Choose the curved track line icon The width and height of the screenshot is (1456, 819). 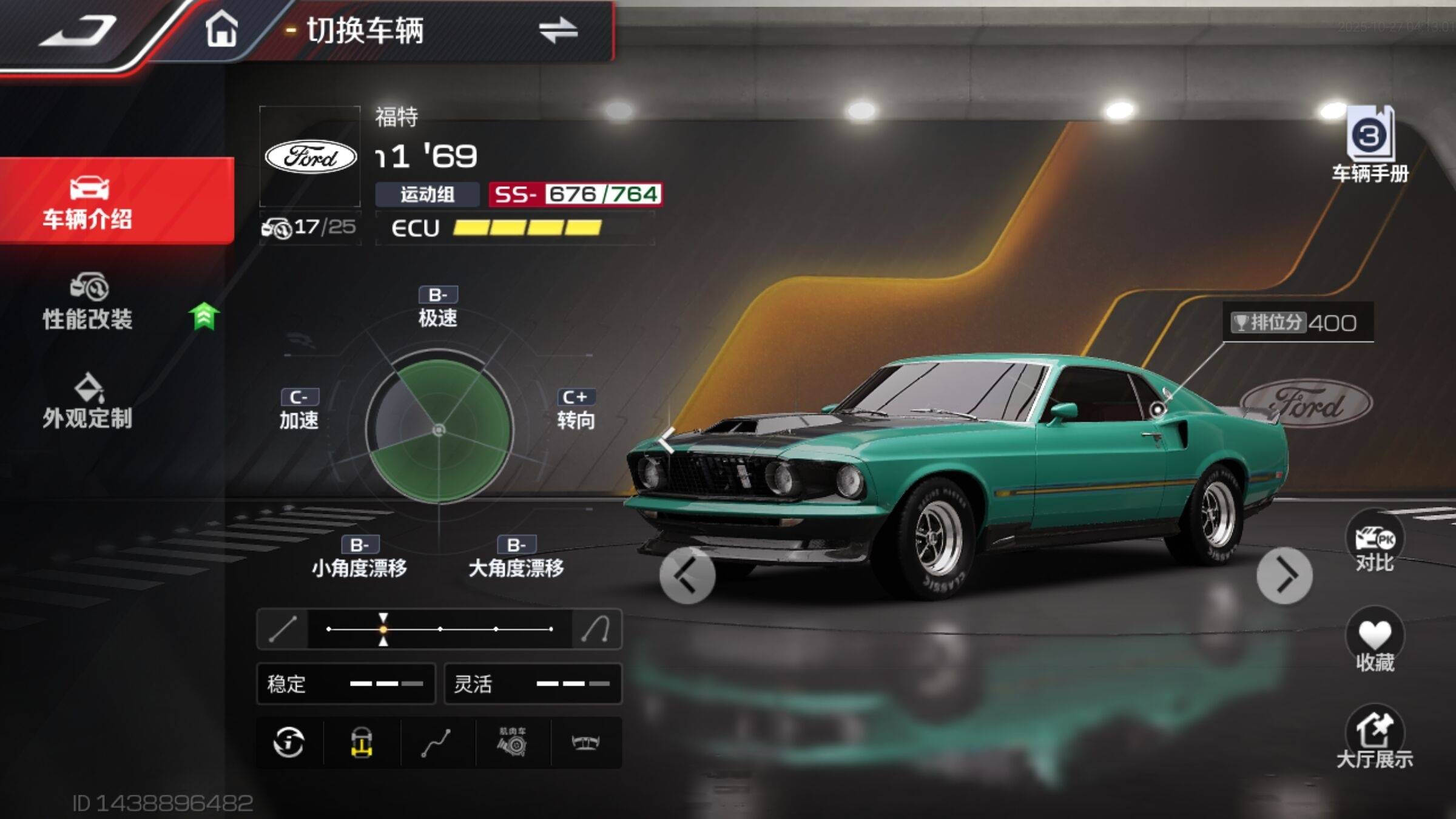tap(436, 743)
